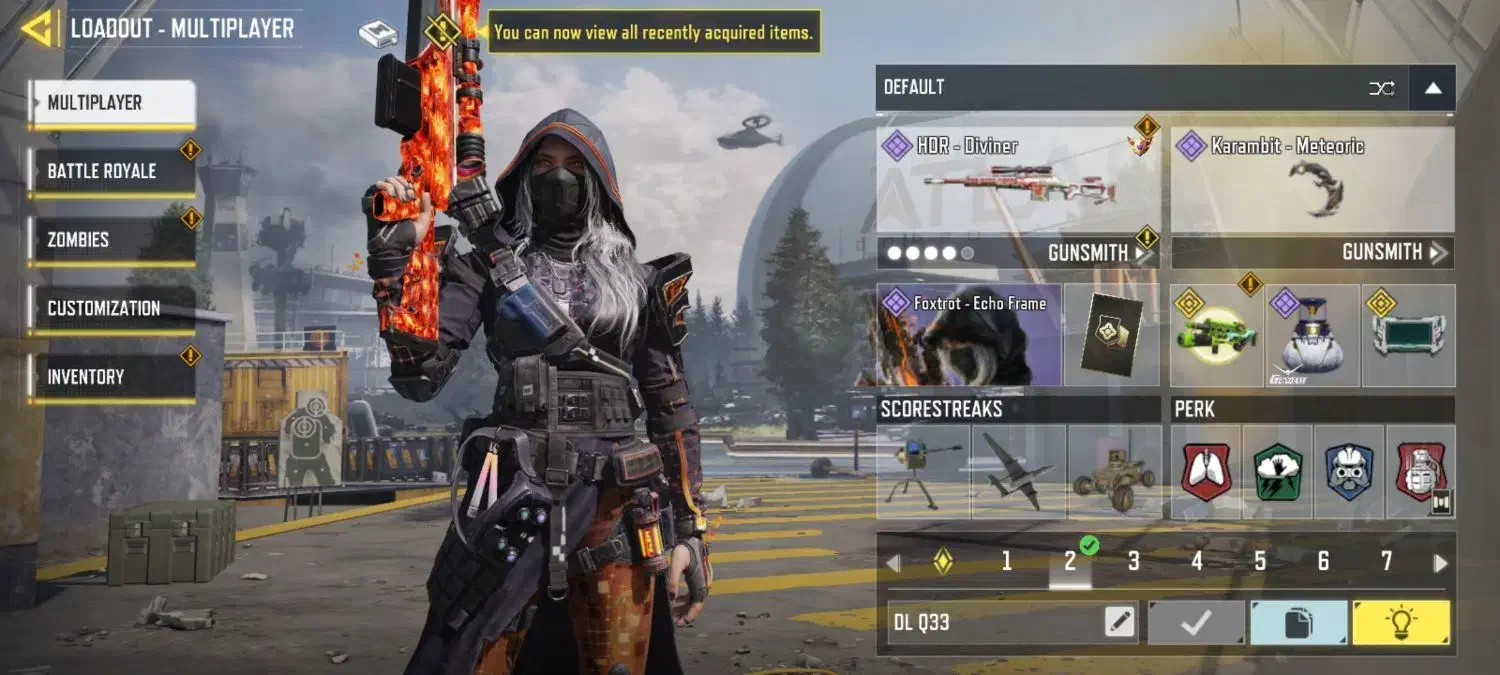Open the yellow lightbulb recommendation button

point(1400,623)
